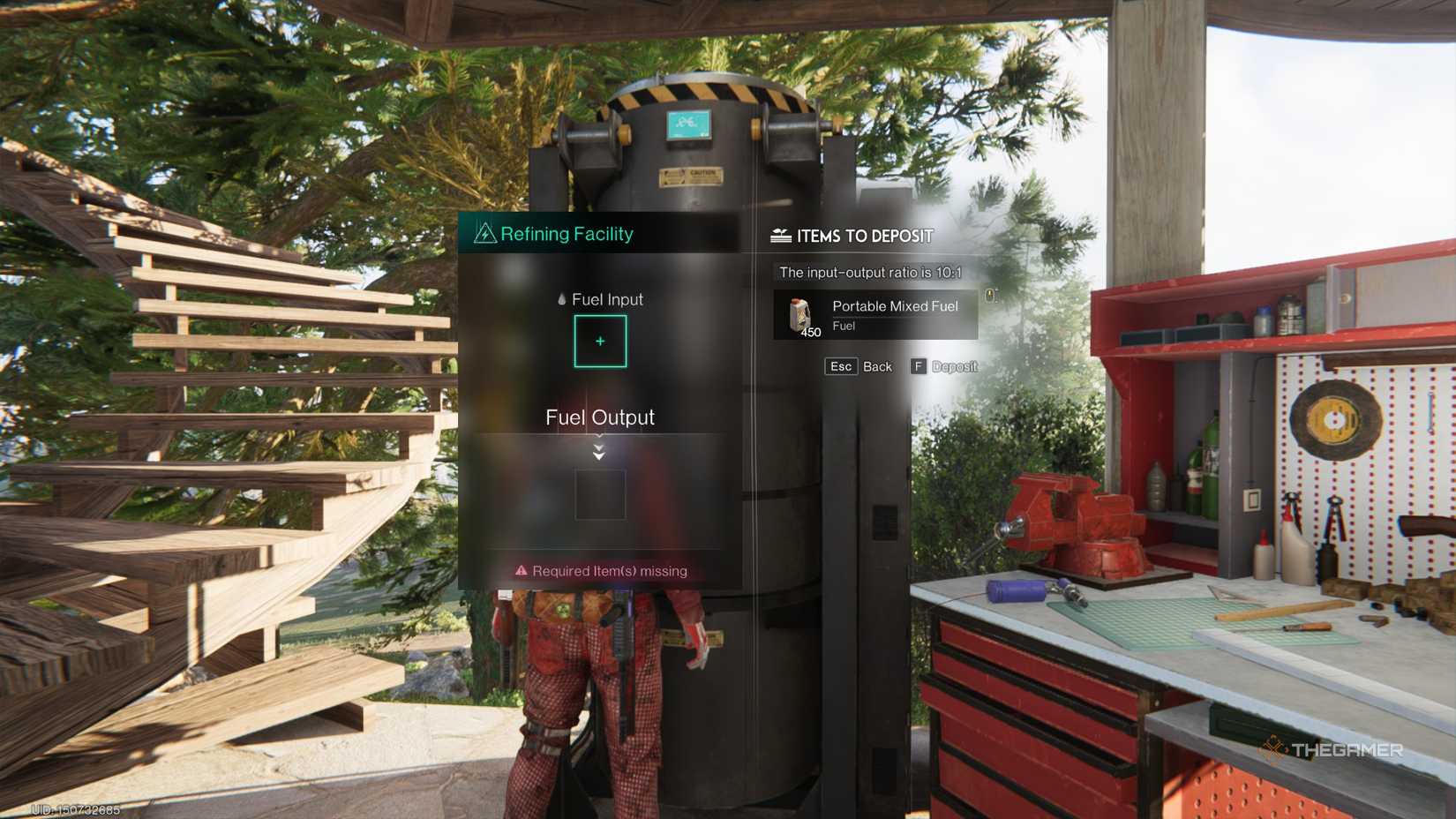The width and height of the screenshot is (1456, 819).
Task: Click the droplet icon beside Fuel Input
Action: [x=560, y=300]
